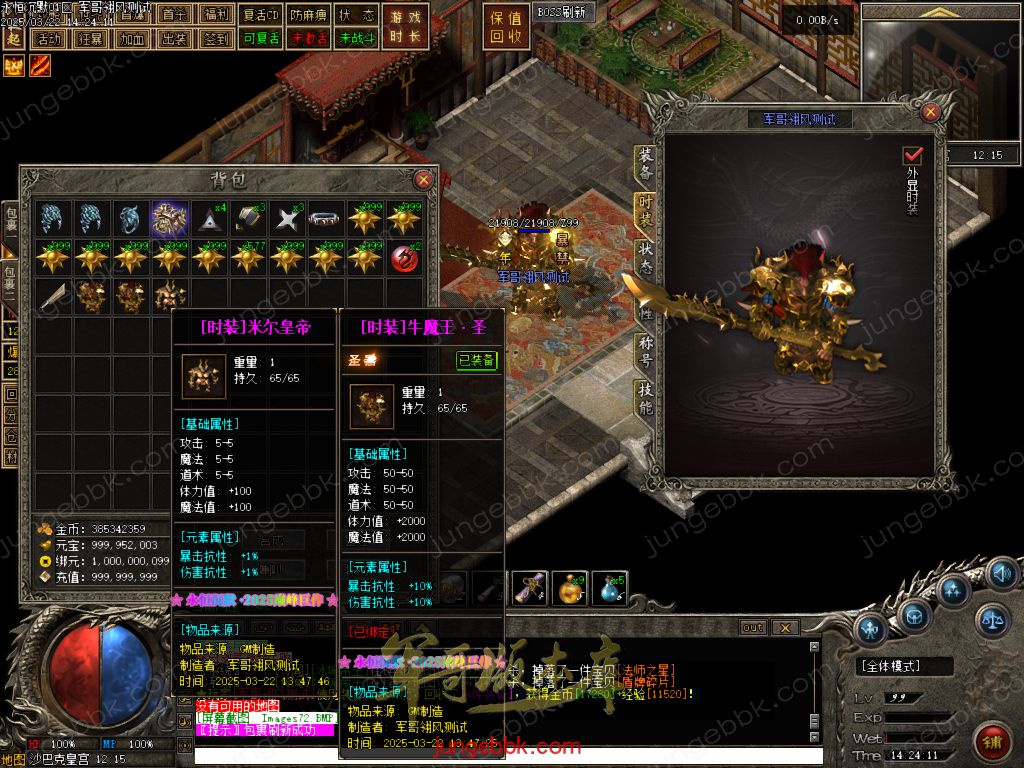Click the BOSS刷新 refresh button

click(564, 12)
